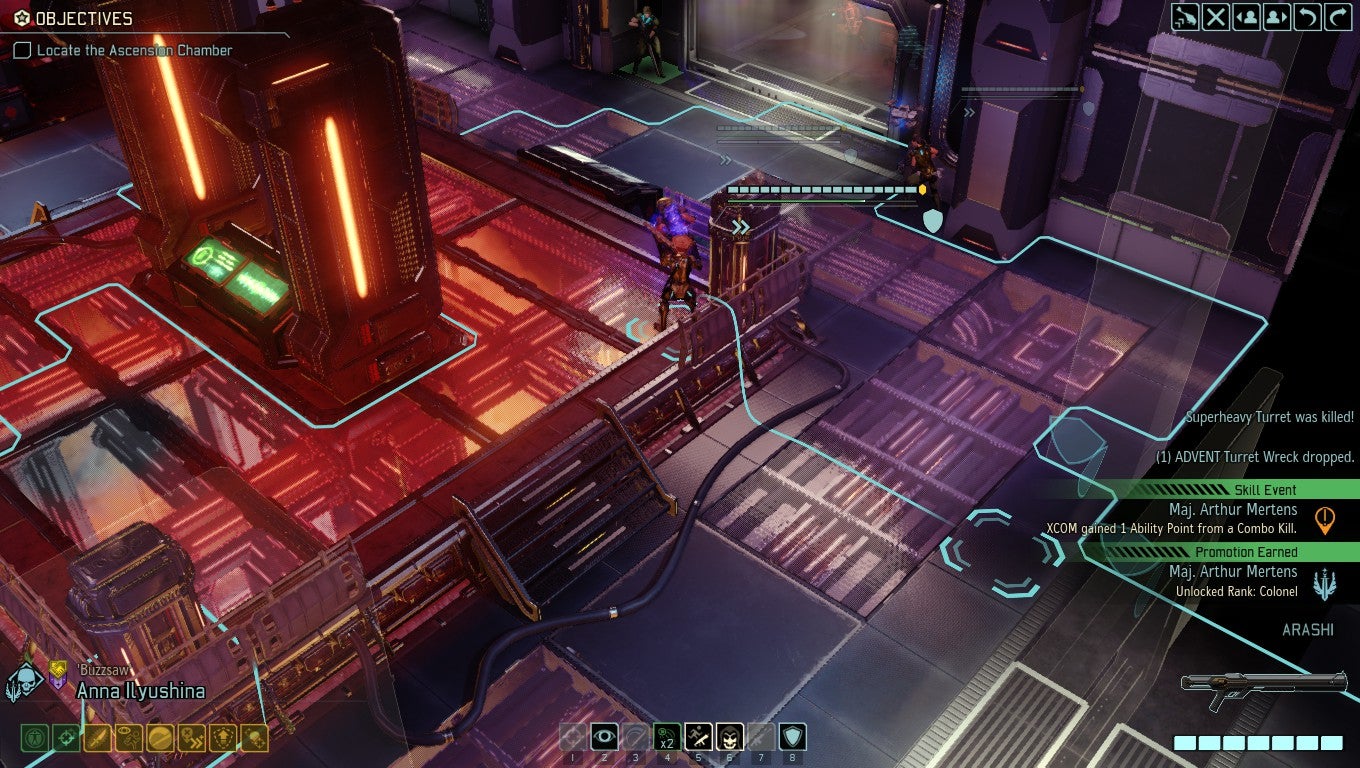1360x768 pixels.
Task: Cancel the current action with the X icon
Action: click(1217, 17)
